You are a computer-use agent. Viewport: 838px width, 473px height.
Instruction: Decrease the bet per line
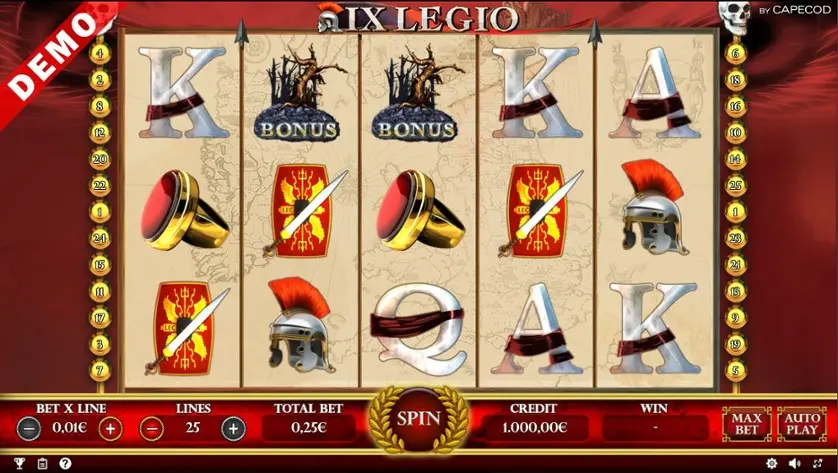29,429
